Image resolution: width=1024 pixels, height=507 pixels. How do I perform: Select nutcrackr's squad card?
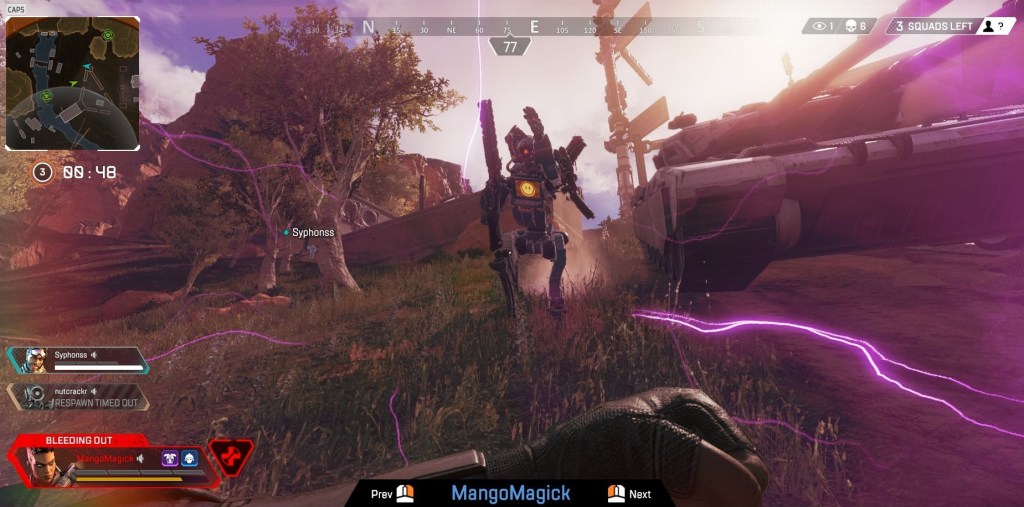coord(77,397)
